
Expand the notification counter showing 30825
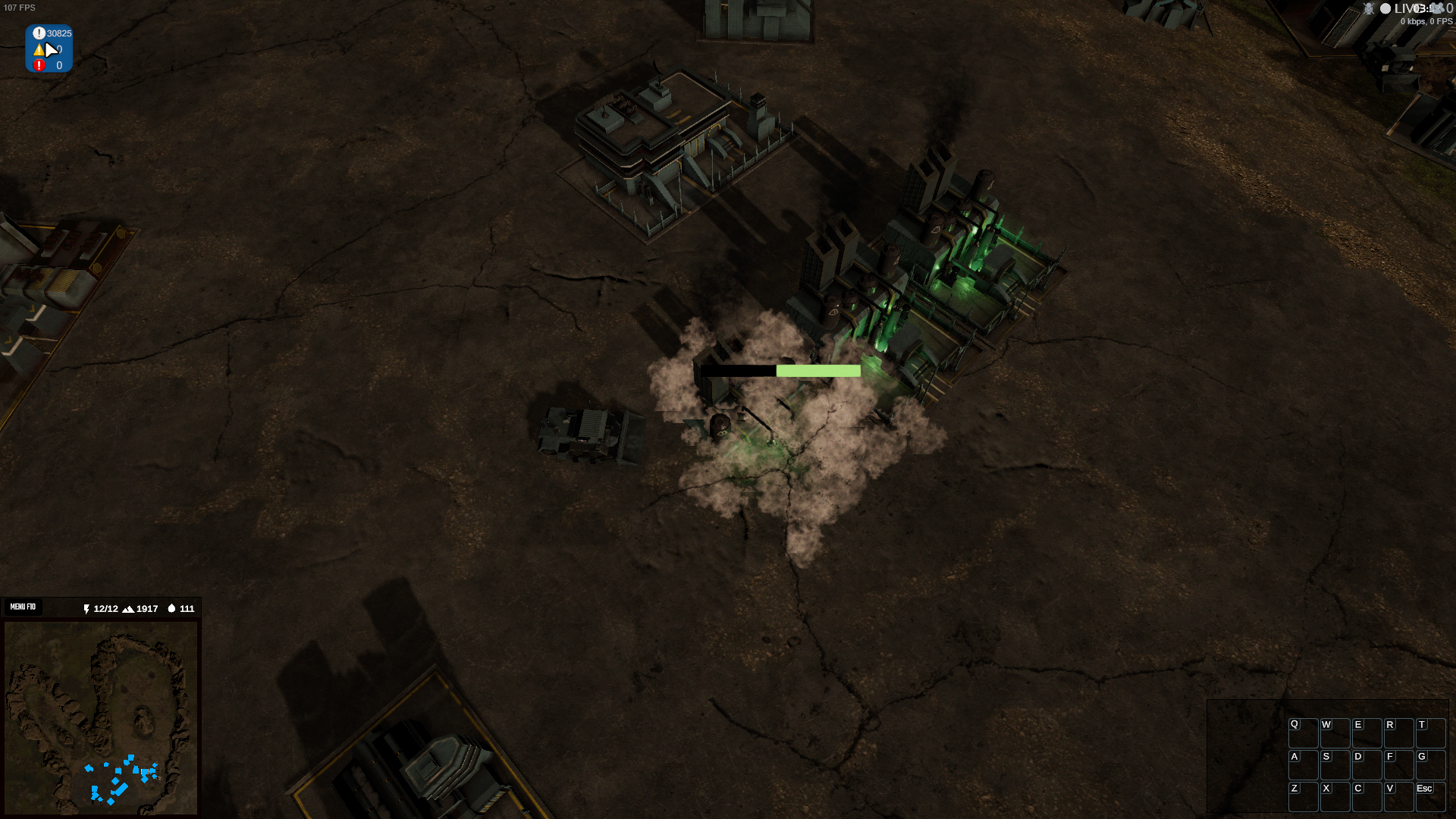pos(58,33)
